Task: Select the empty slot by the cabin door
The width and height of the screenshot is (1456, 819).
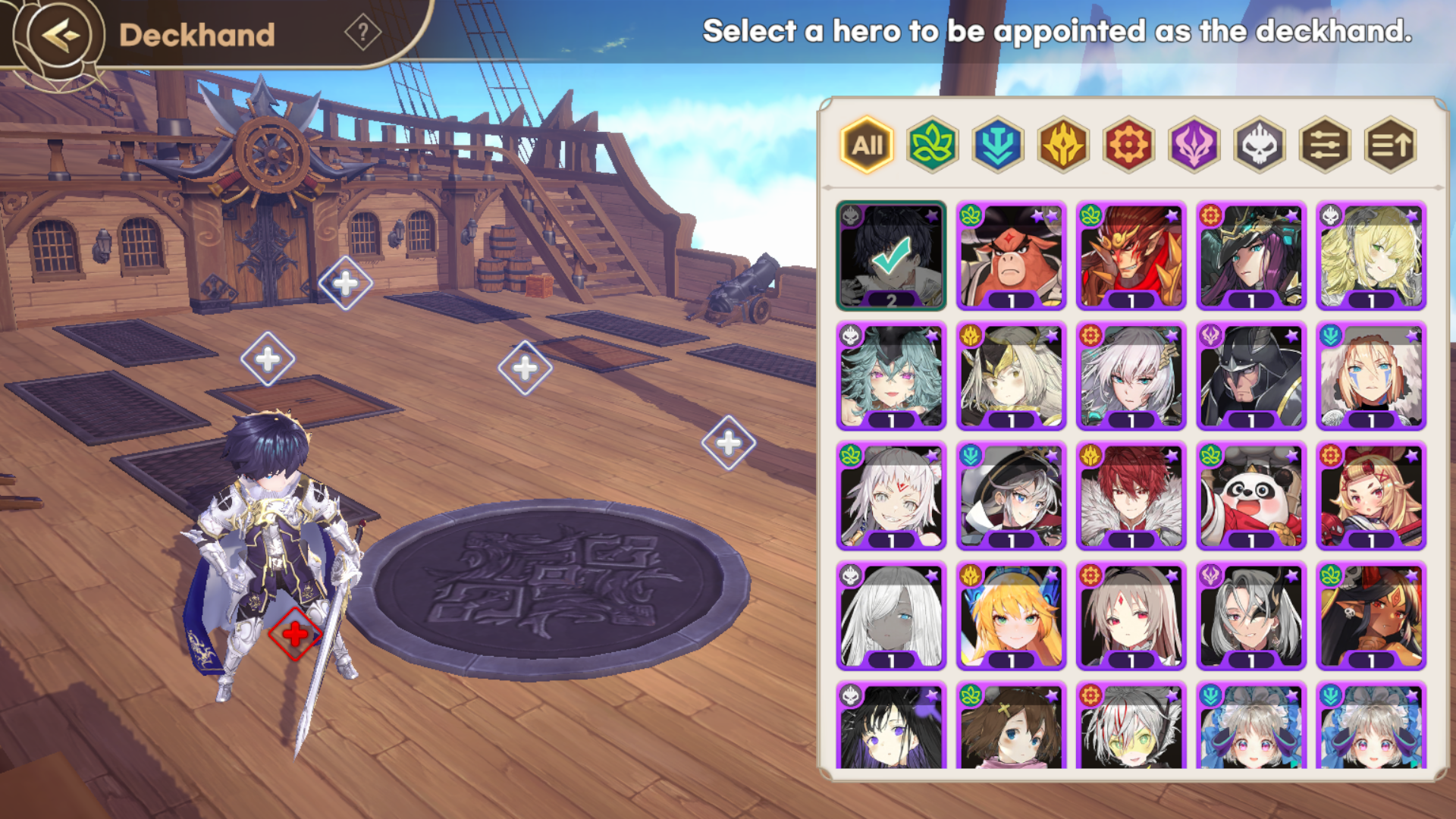Action: [x=345, y=284]
